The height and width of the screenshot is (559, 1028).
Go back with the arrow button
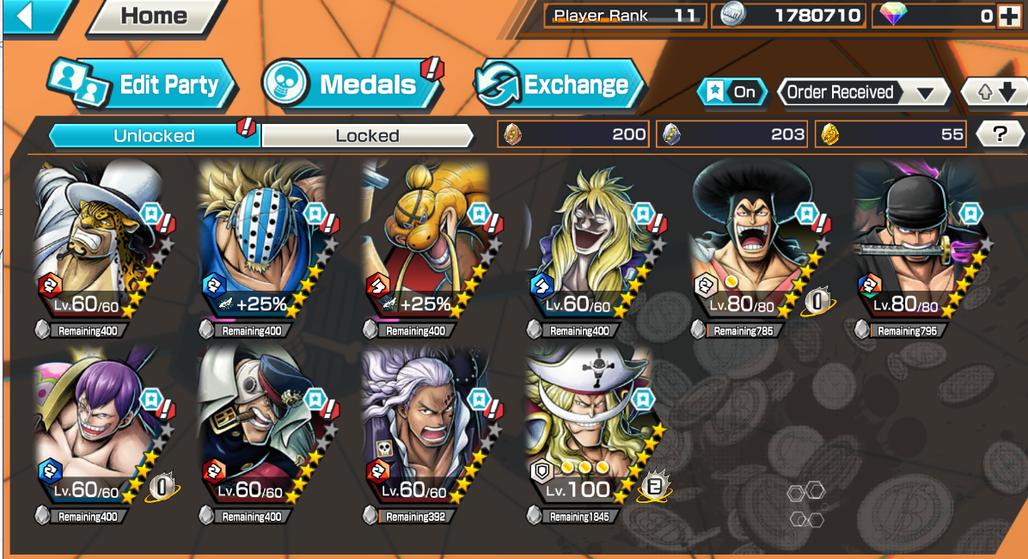(x=30, y=15)
